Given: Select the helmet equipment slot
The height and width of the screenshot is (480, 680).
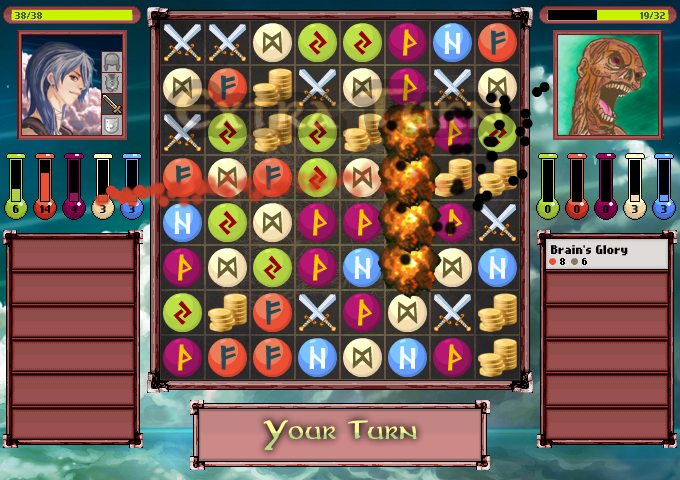Looking at the screenshot, I should pos(111,62).
